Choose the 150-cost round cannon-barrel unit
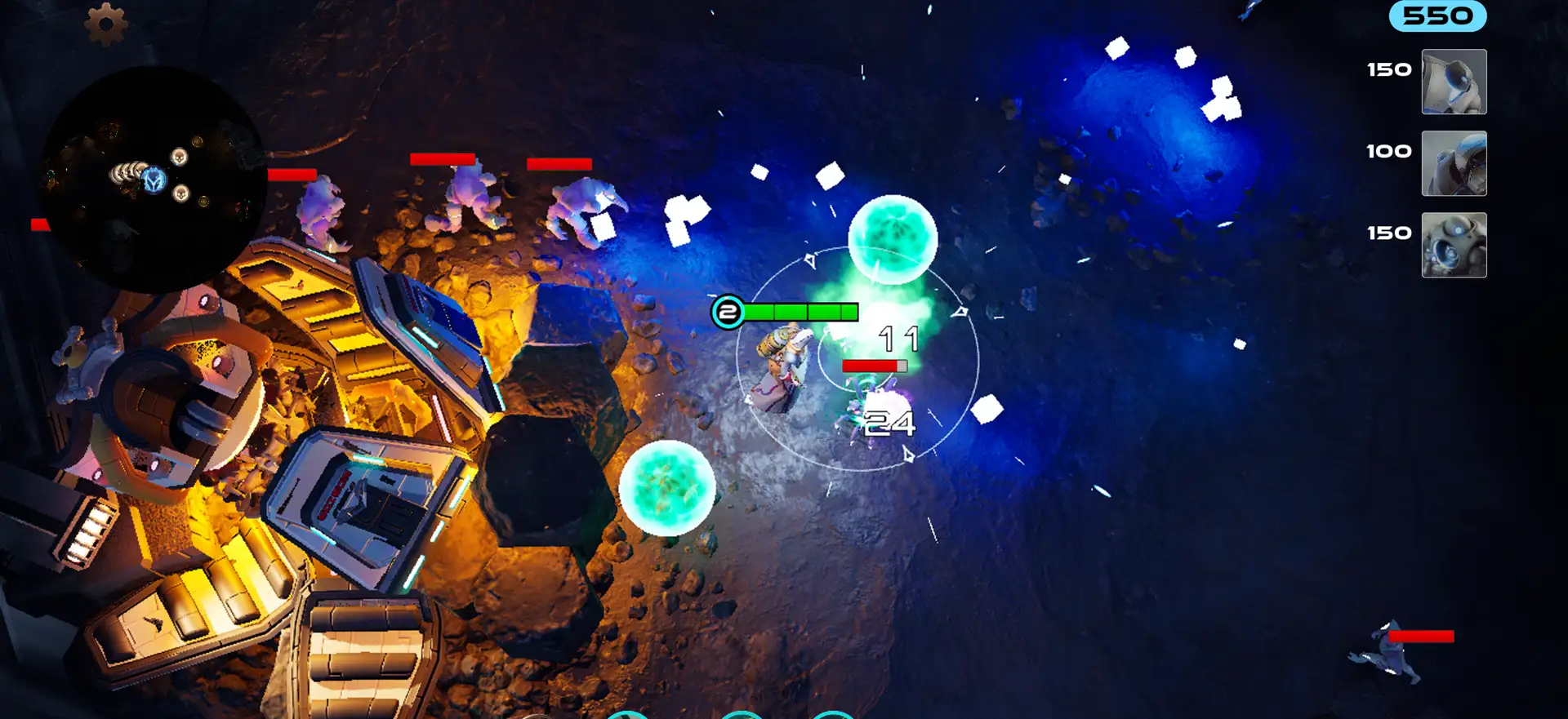The image size is (1568, 719). click(x=1454, y=245)
